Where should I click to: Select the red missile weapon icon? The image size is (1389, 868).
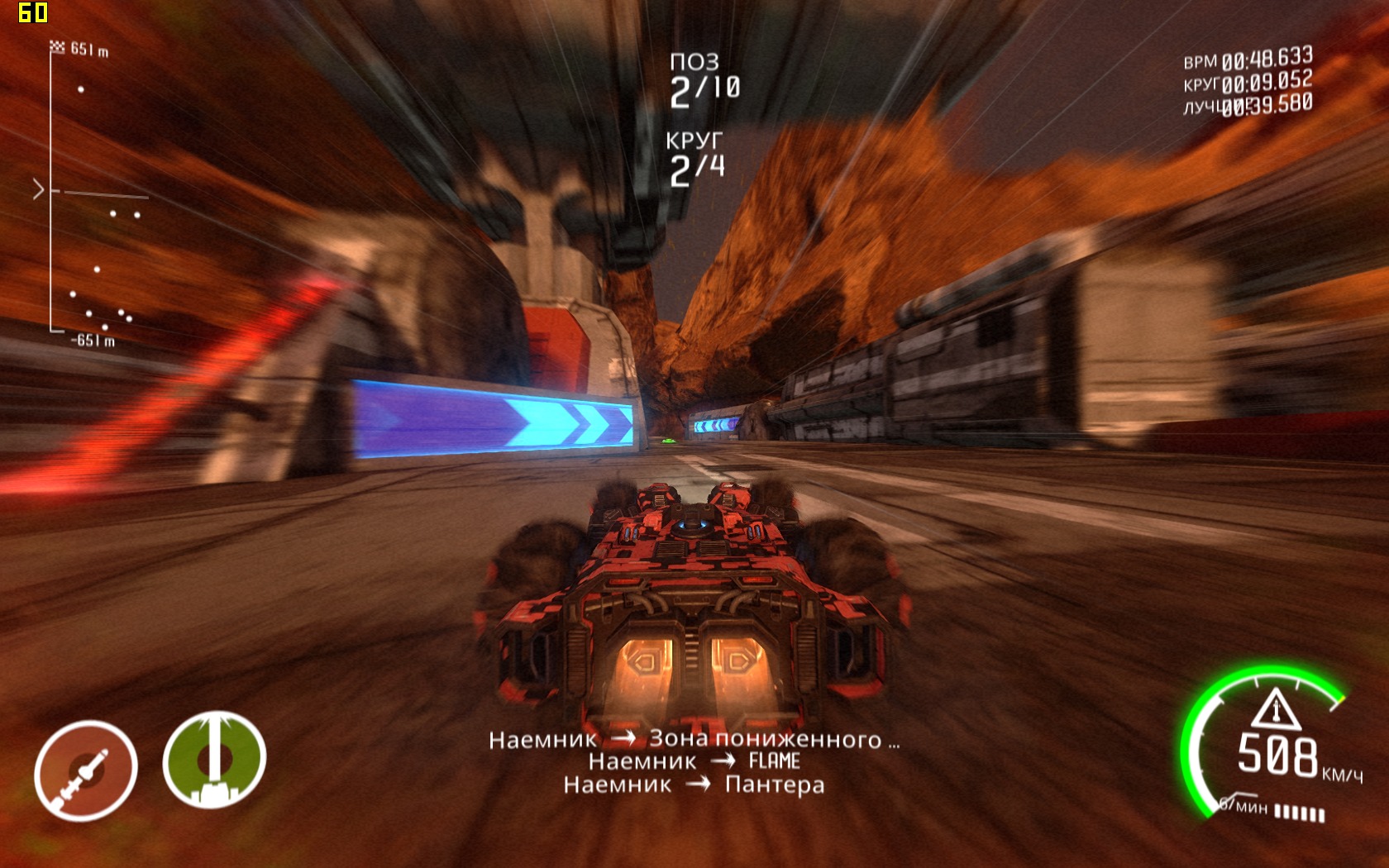[85, 770]
